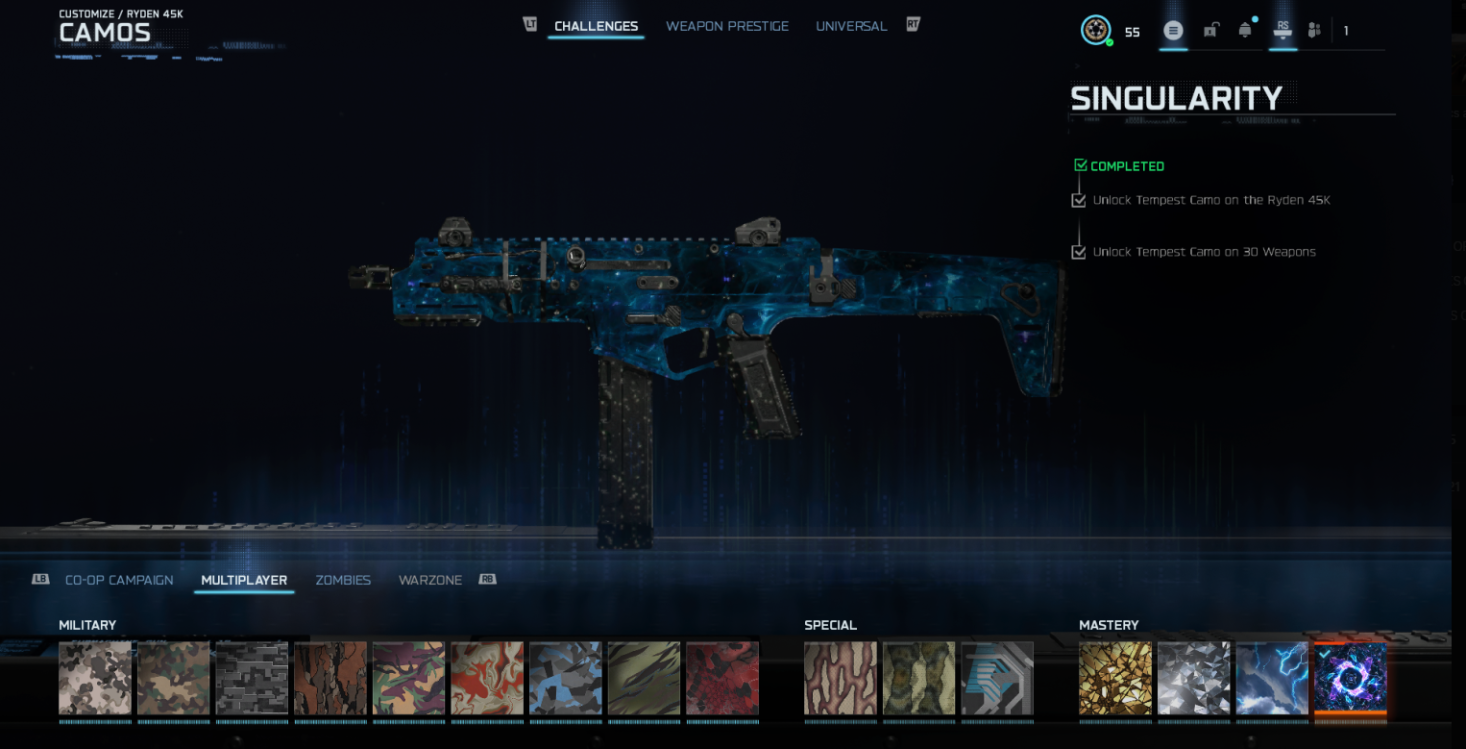Select the Challenges tab
This screenshot has width=1466, height=749.
(596, 26)
